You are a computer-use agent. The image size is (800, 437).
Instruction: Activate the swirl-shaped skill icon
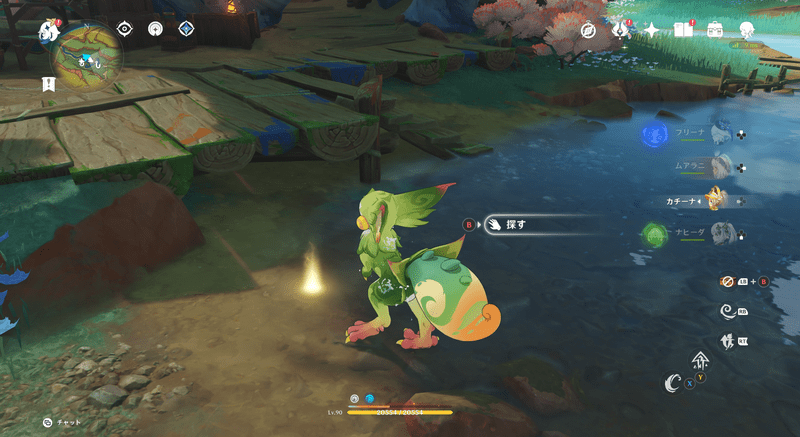[x=728, y=312]
